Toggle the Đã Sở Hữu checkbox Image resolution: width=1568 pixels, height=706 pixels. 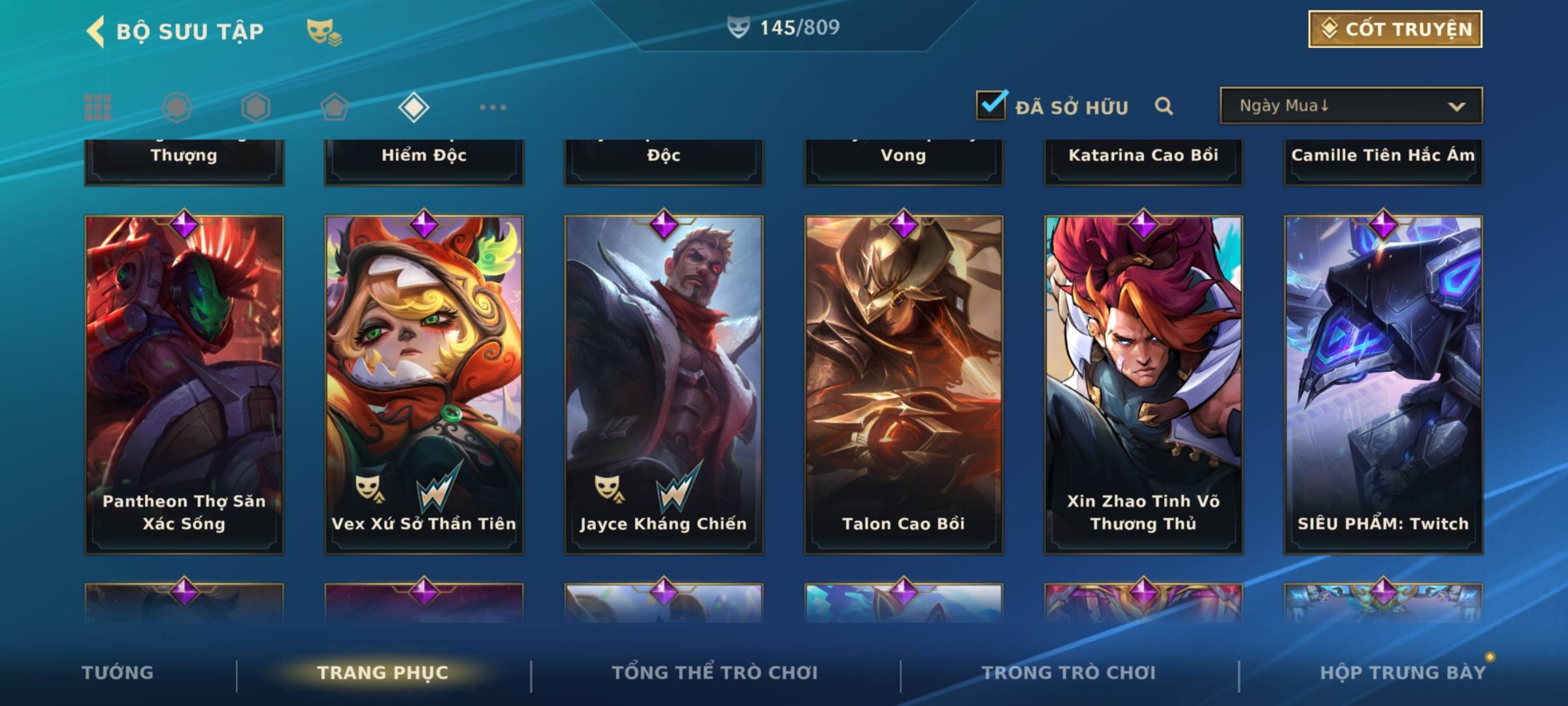click(991, 105)
